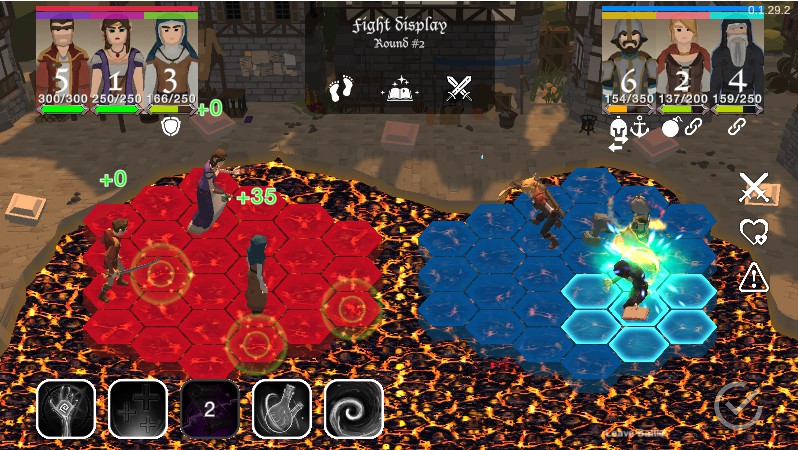The image size is (798, 450).
Task: Select the footprints movement phase icon
Action: pos(342,91)
